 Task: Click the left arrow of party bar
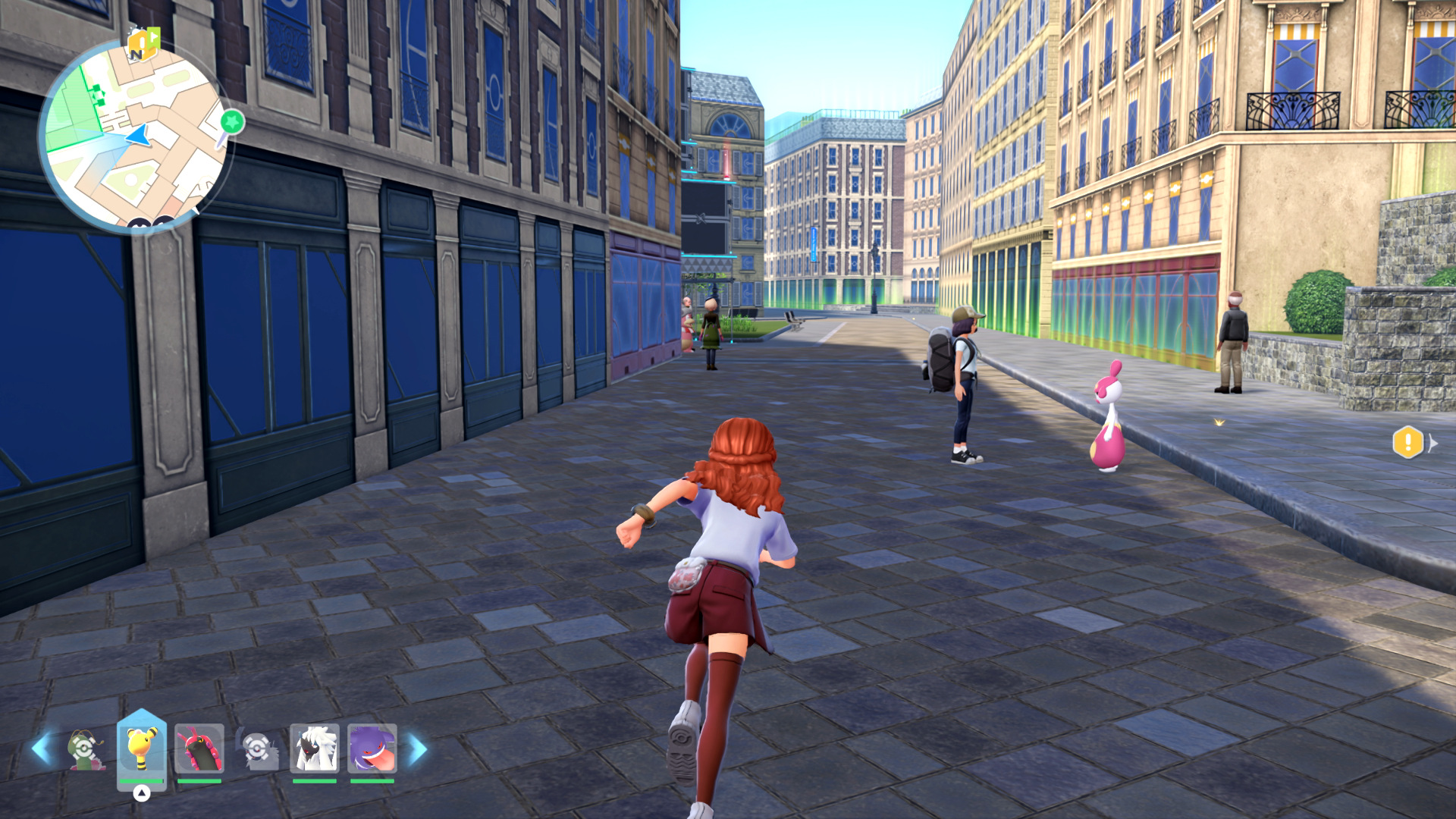pyautogui.click(x=40, y=749)
